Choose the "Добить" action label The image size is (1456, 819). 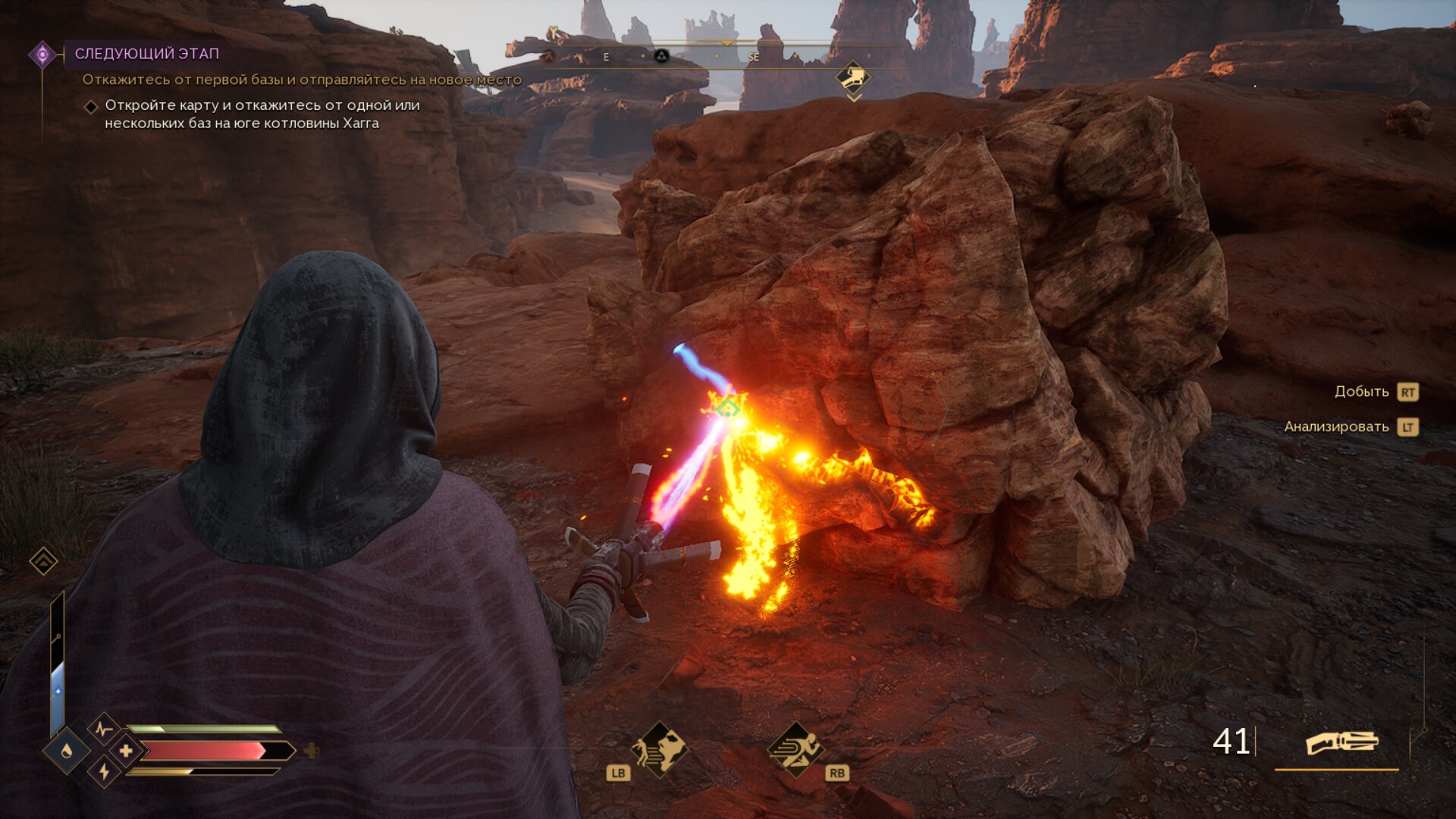(1361, 391)
